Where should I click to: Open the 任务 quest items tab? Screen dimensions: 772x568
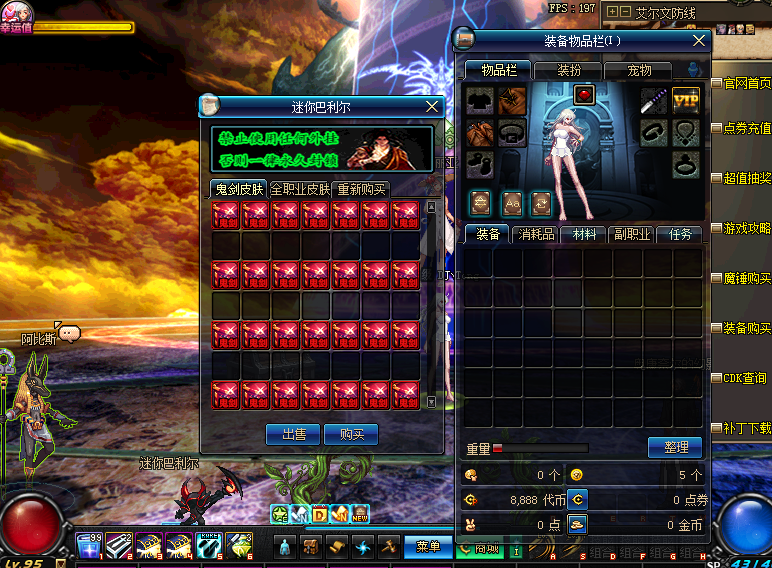pos(680,234)
